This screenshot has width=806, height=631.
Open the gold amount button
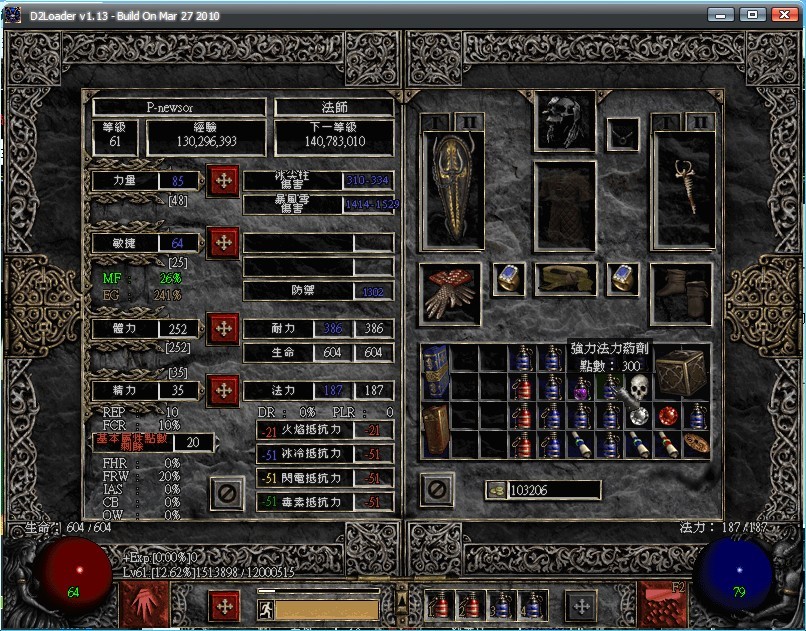click(495, 490)
